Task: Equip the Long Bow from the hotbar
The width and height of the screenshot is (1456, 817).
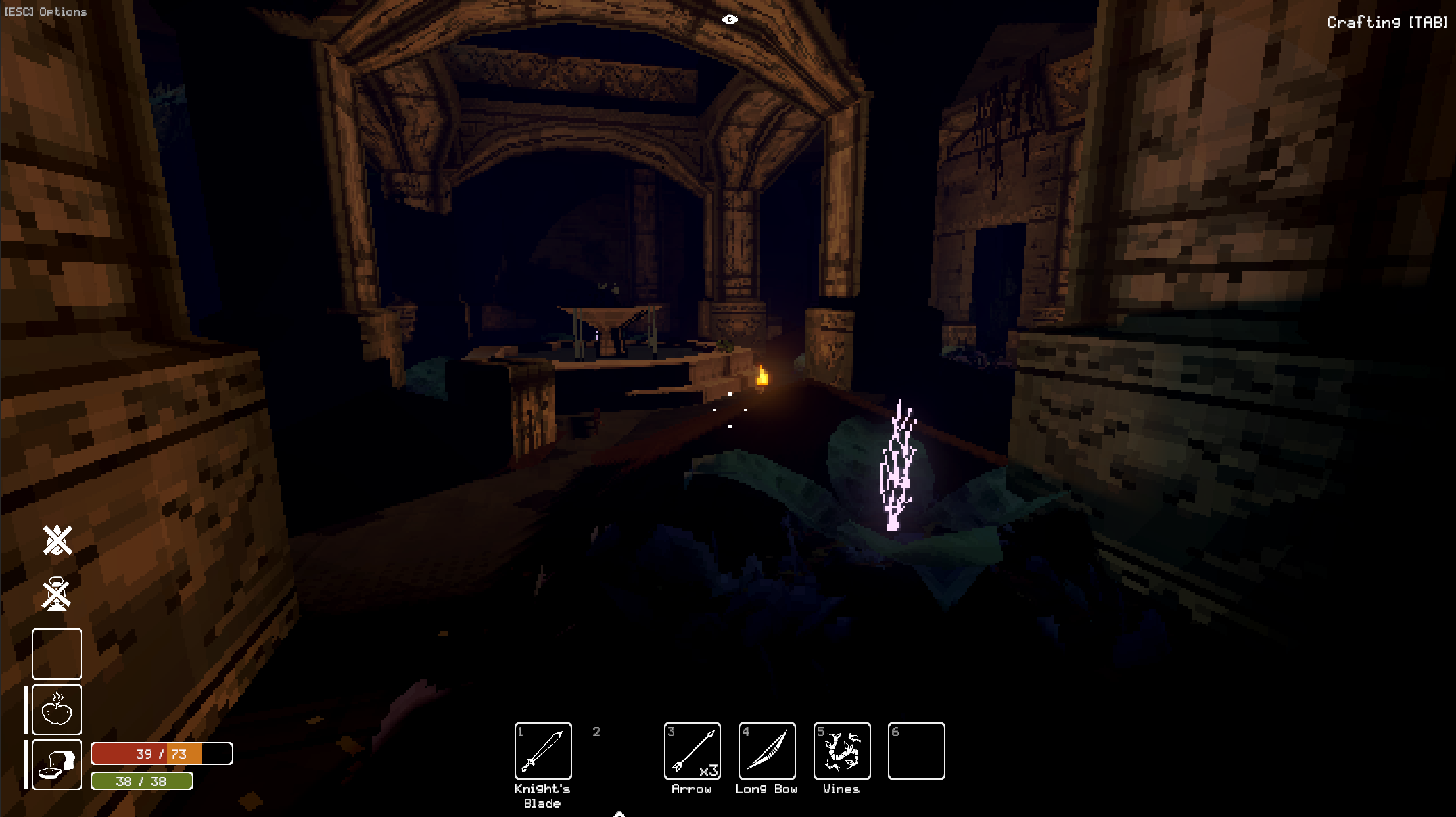Action: click(766, 751)
